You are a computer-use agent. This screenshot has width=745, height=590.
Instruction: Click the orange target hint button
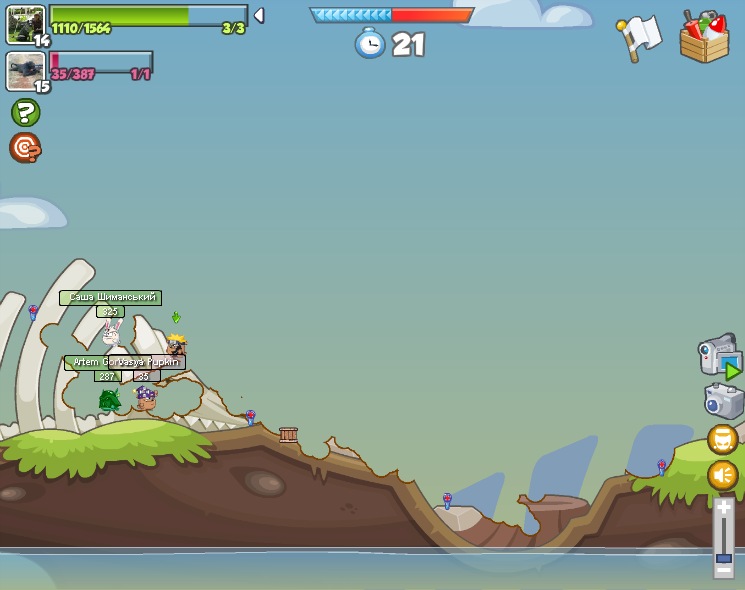coord(25,148)
